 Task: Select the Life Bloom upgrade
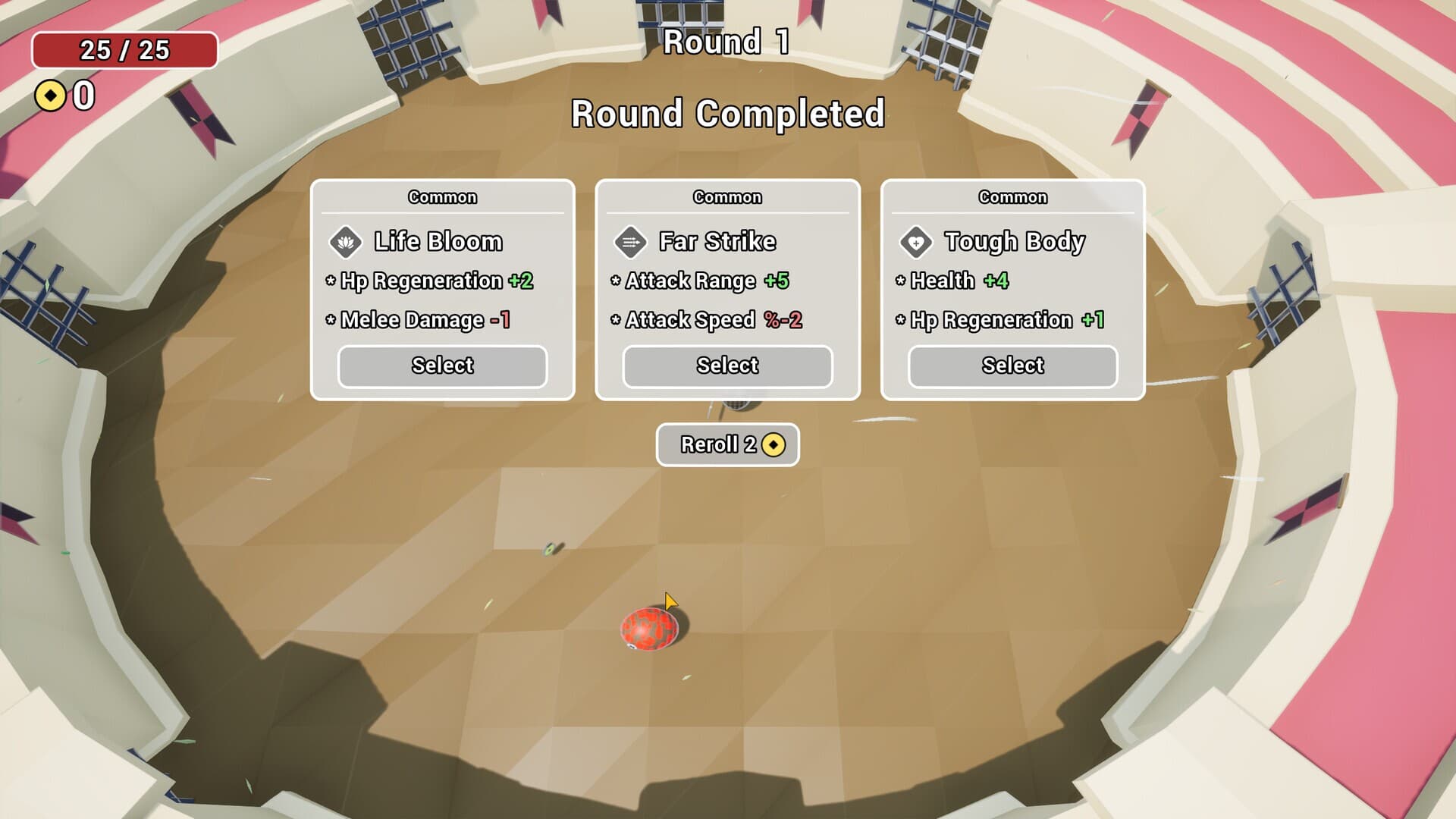pos(442,366)
